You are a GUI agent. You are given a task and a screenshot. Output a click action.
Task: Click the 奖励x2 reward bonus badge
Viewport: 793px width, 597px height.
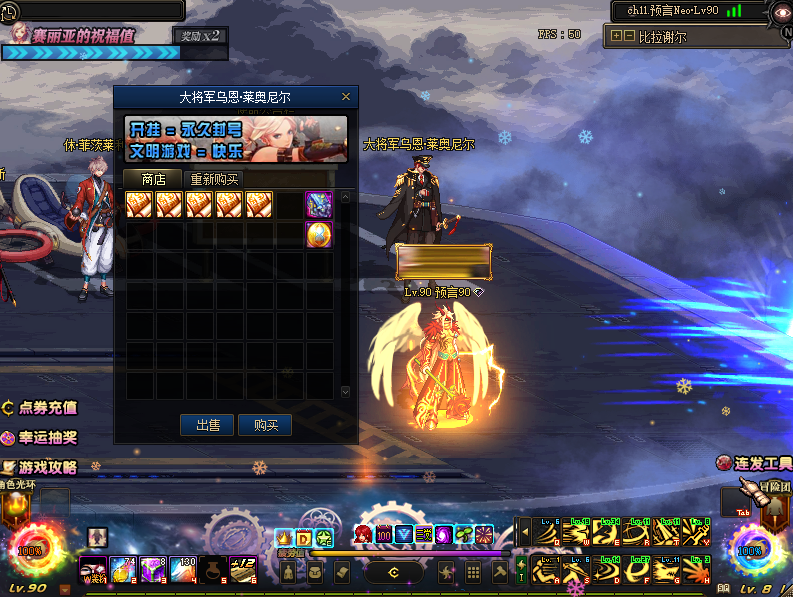point(200,35)
